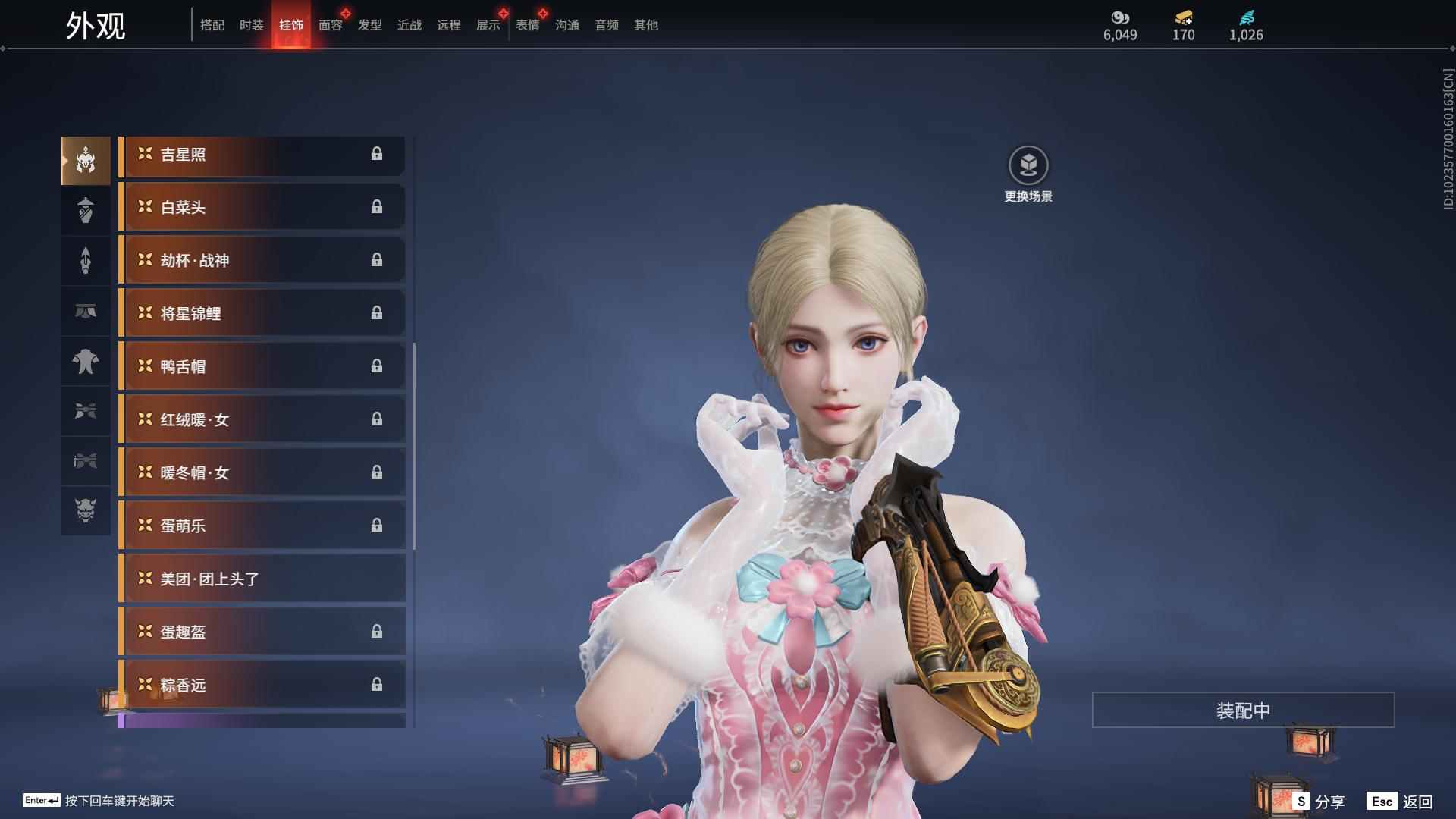The image size is (1456, 819).
Task: Click the 装配中 equip button
Action: (1243, 711)
